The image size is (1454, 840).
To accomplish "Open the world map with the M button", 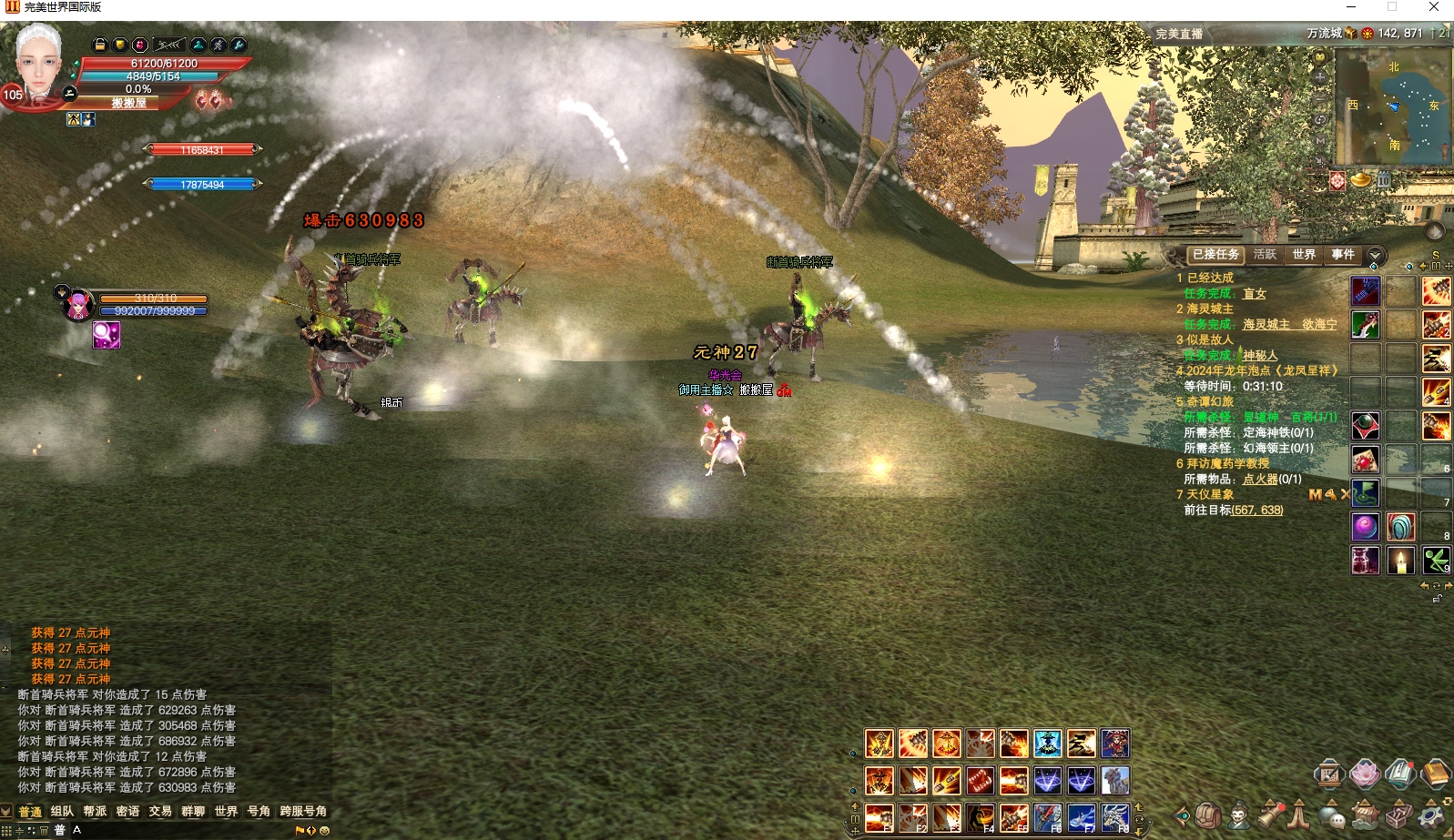I will click(x=1320, y=141).
